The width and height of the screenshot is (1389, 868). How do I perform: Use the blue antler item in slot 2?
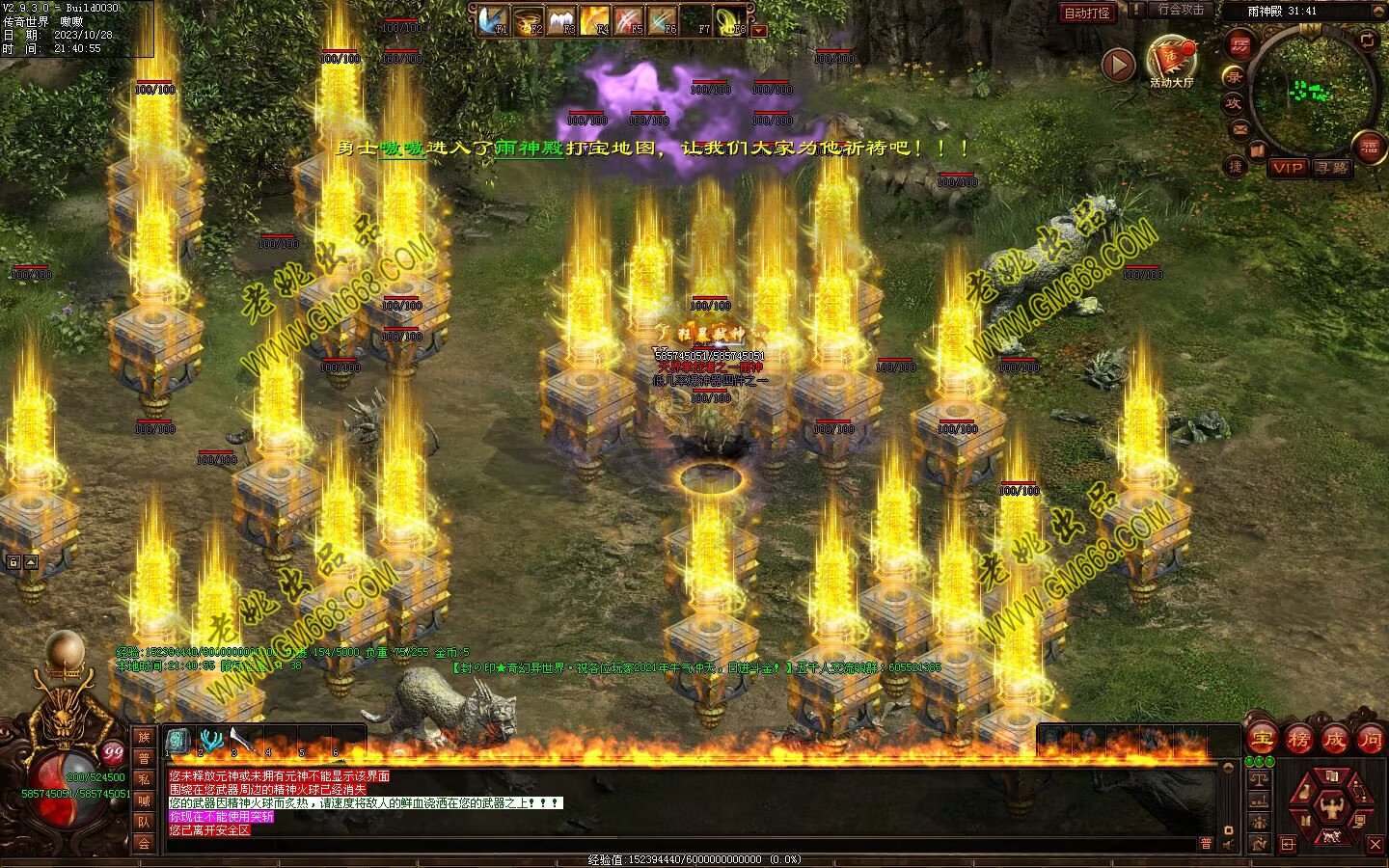point(210,741)
